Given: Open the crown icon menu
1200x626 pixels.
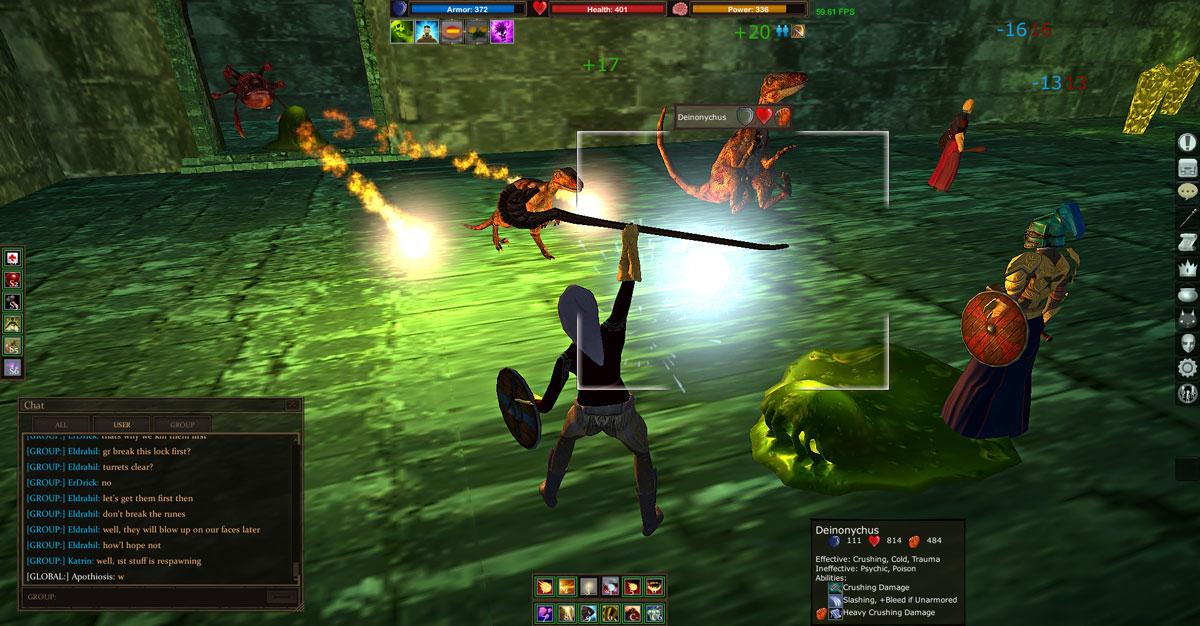Looking at the screenshot, I should pos(1187,269).
